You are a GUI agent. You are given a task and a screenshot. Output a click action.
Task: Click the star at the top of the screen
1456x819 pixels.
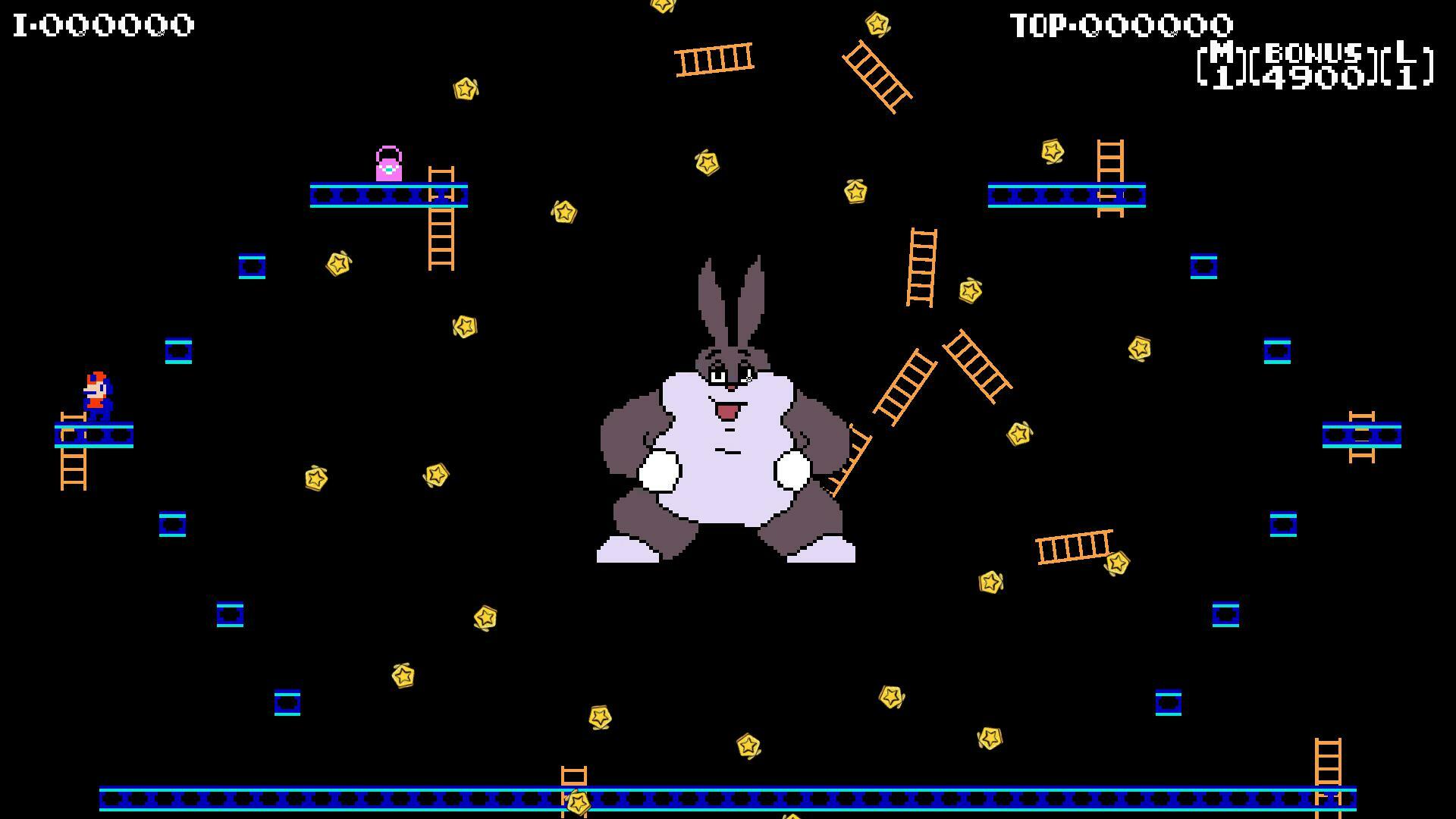pyautogui.click(x=664, y=9)
